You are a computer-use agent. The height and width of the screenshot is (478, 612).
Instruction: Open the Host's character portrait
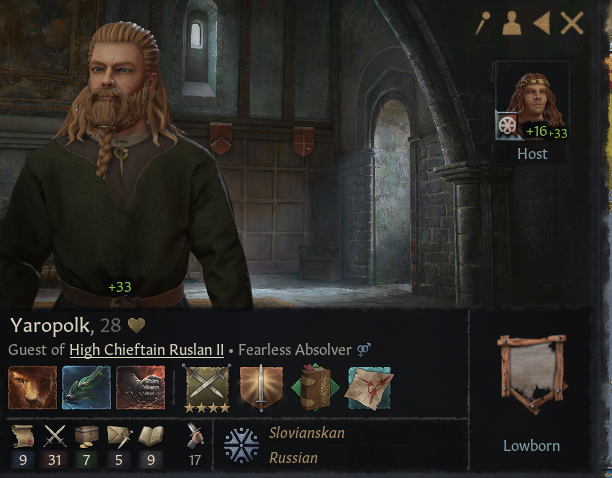tap(531, 102)
